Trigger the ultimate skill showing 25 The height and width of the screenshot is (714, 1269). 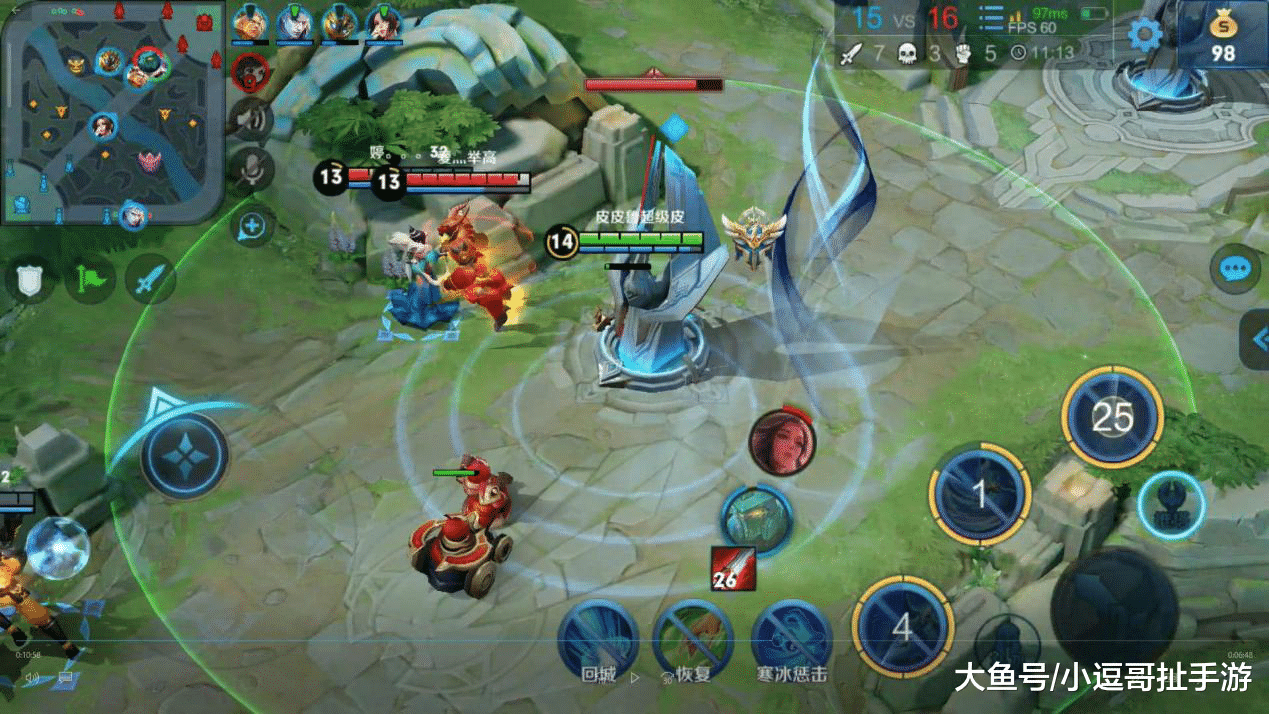(1112, 416)
